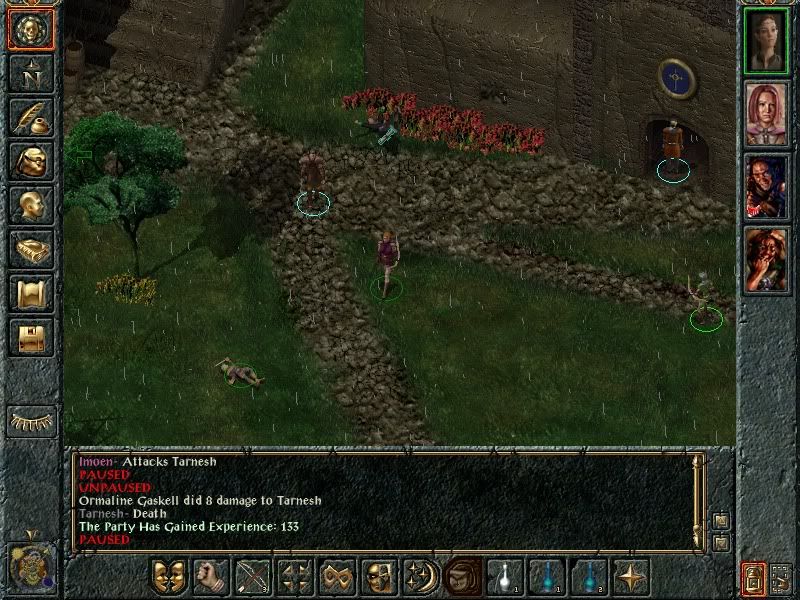
Task: Equip the bow and arrow weapon slot
Action: (252, 577)
